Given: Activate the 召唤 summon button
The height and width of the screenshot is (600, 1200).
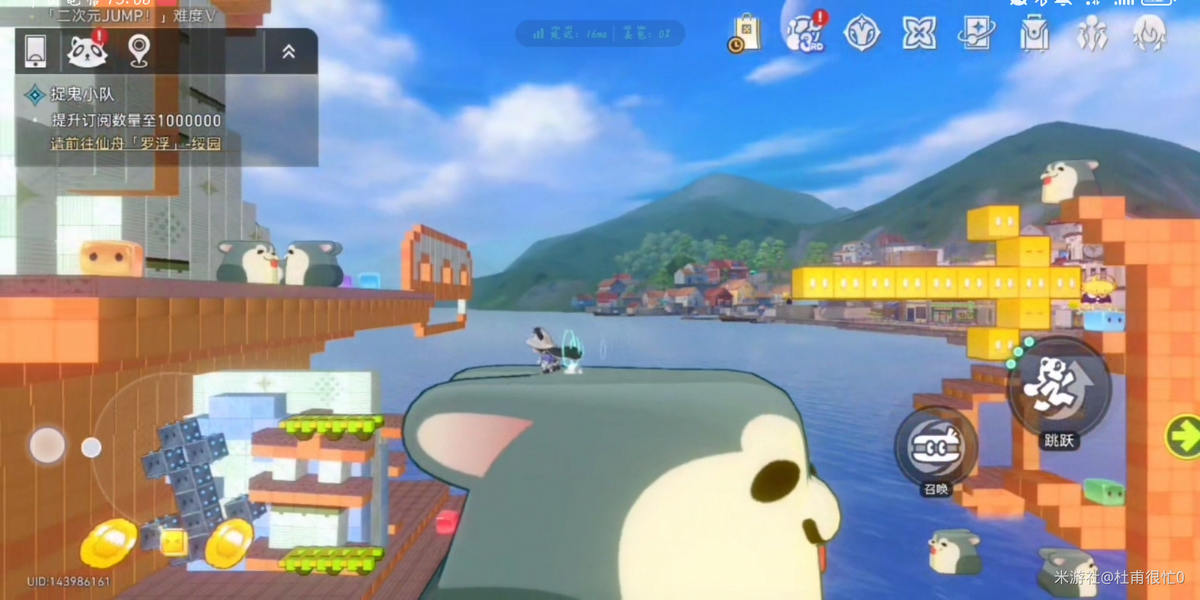Looking at the screenshot, I should [x=934, y=446].
